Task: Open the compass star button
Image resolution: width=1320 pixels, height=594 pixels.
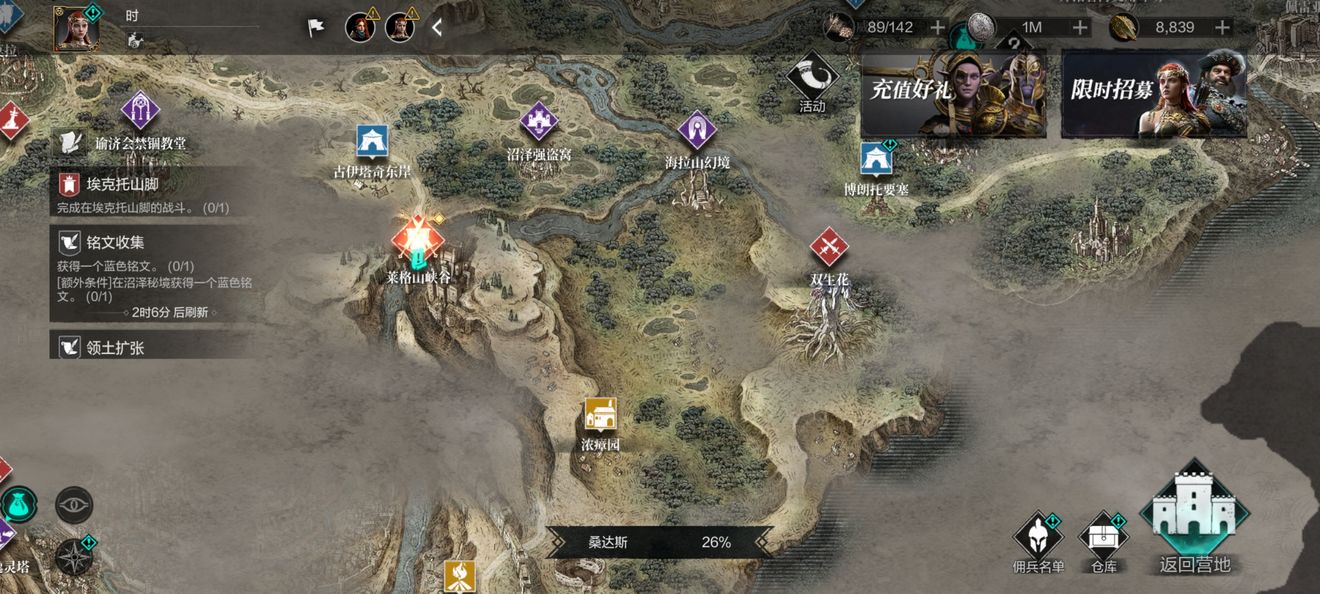Action: coord(74,556)
